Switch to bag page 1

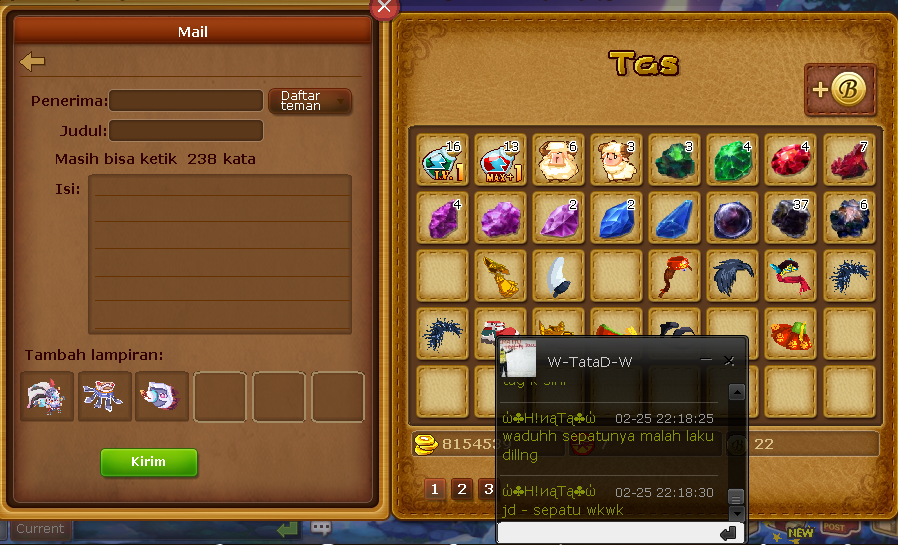pos(435,489)
